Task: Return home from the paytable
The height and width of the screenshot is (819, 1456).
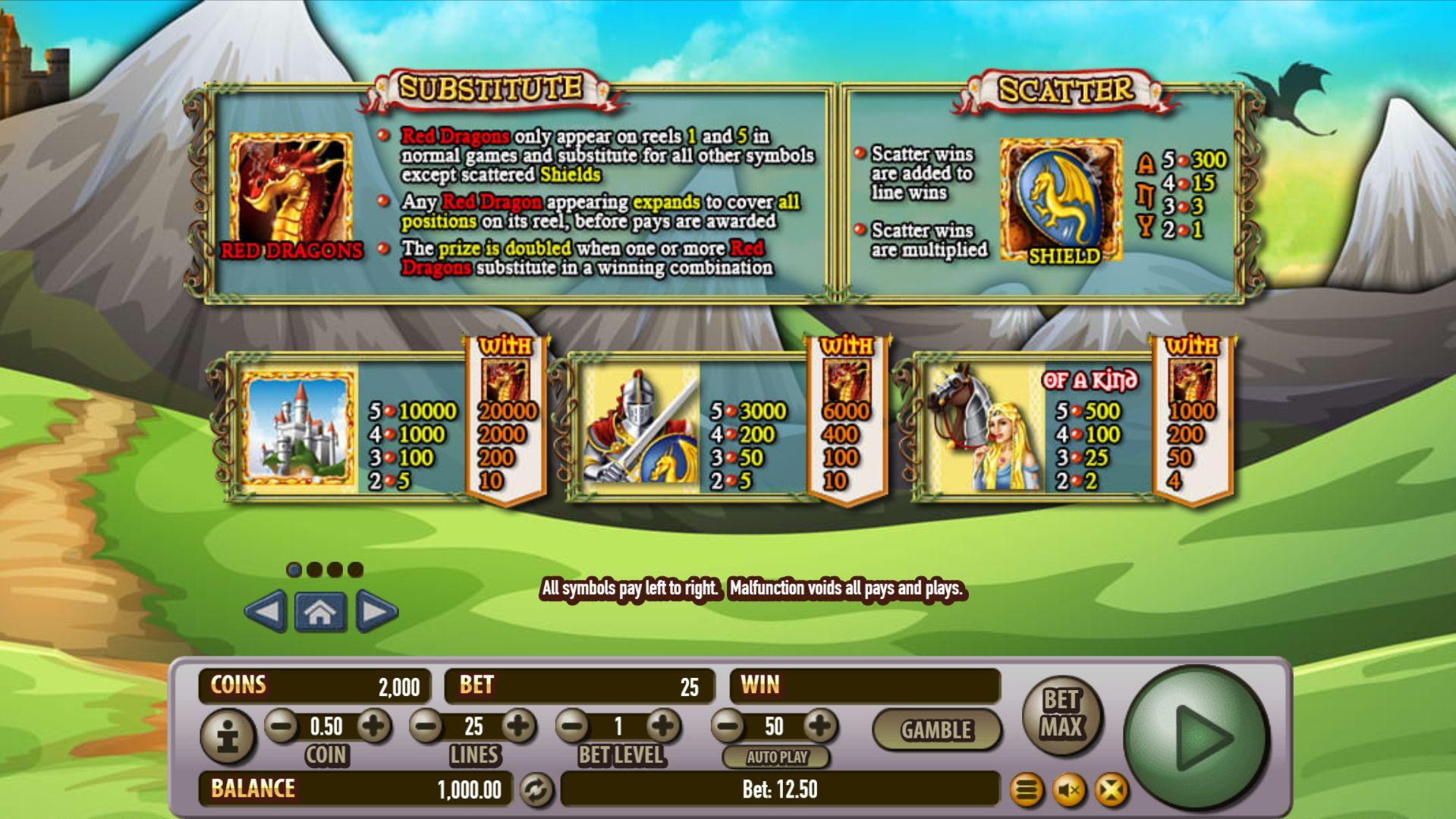Action: coord(320,611)
